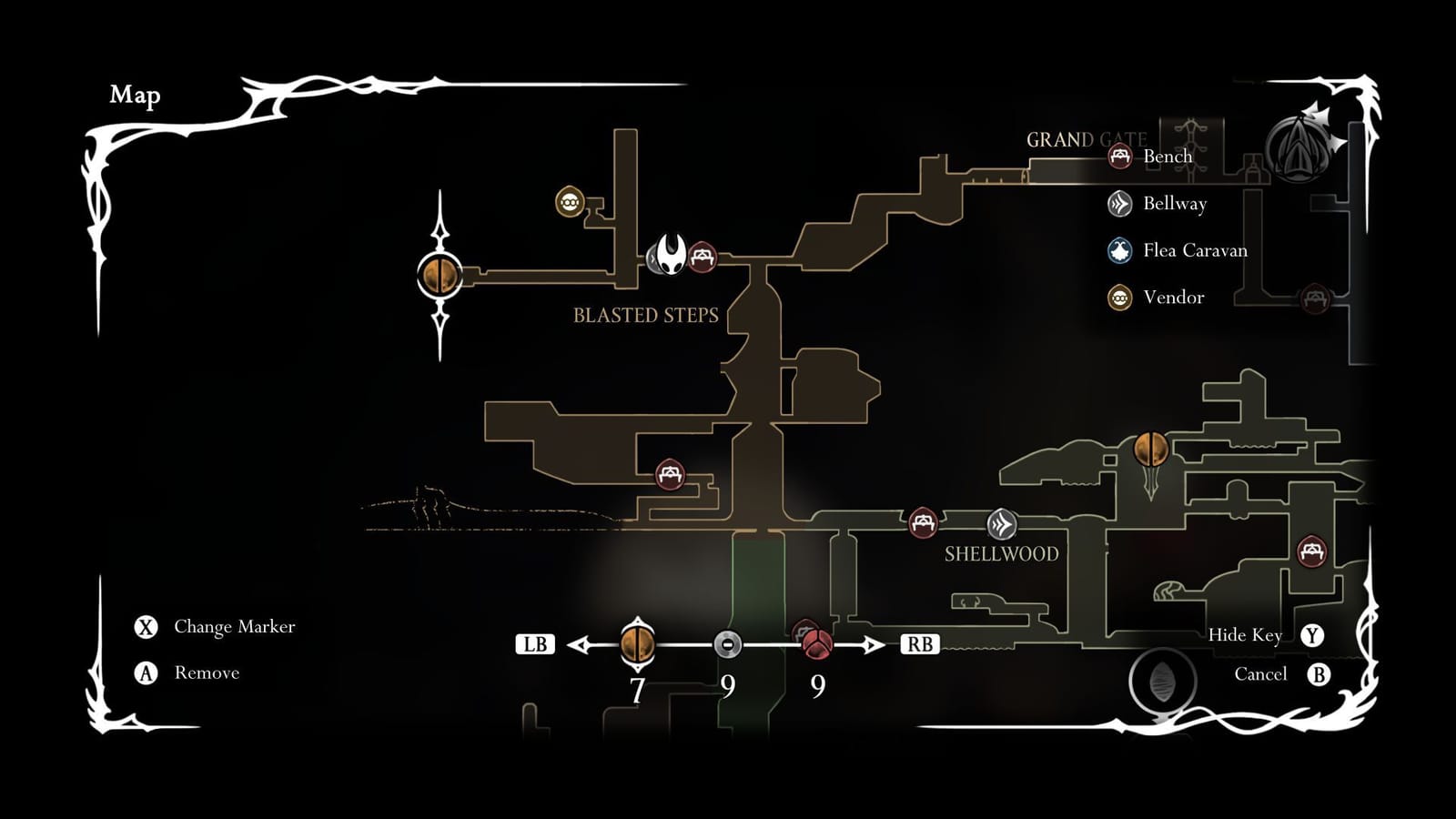This screenshot has height=819, width=1456.
Task: Click the bench marker left of the Shellwood label
Action: (923, 522)
